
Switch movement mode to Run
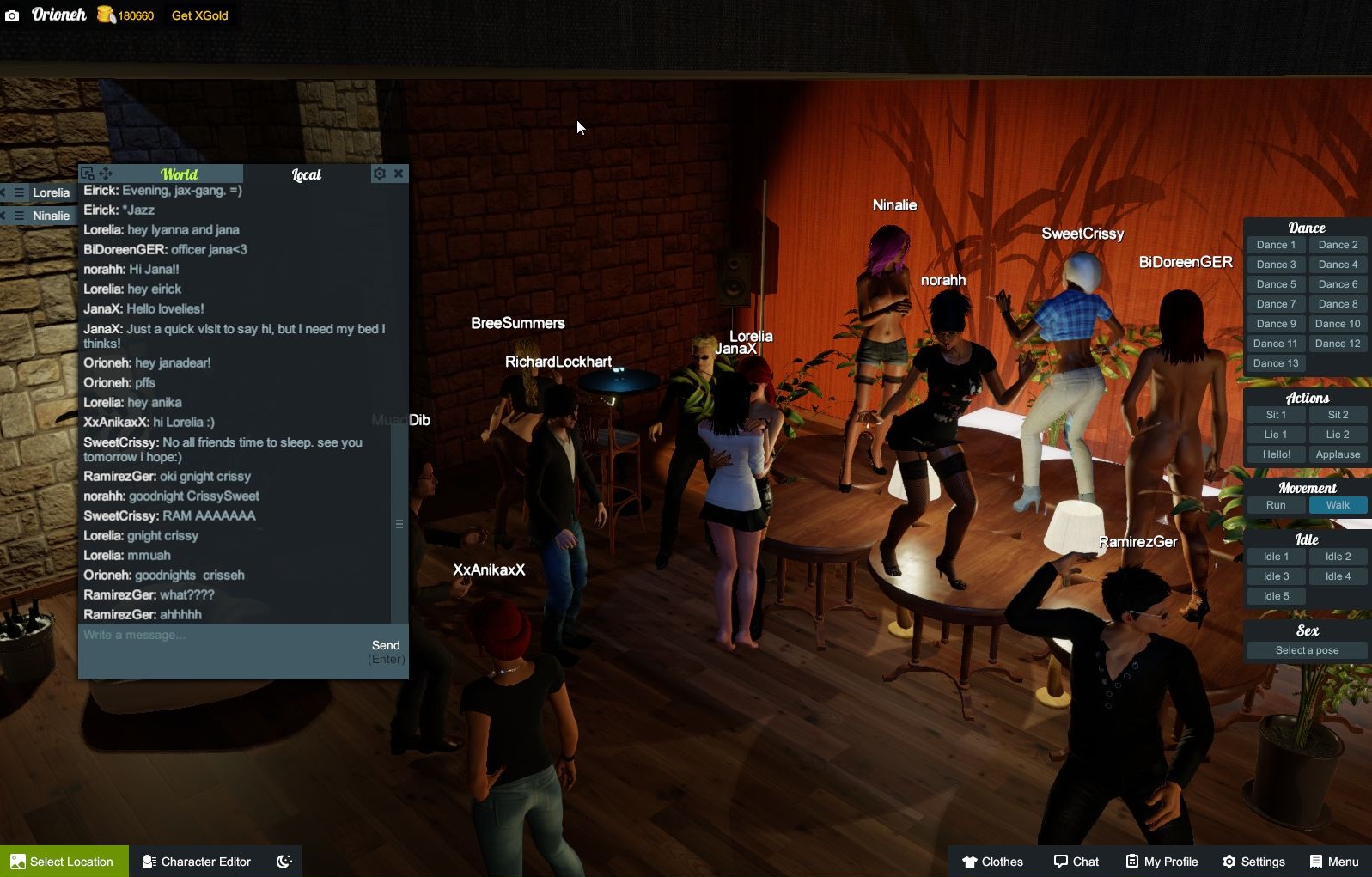click(x=1276, y=505)
